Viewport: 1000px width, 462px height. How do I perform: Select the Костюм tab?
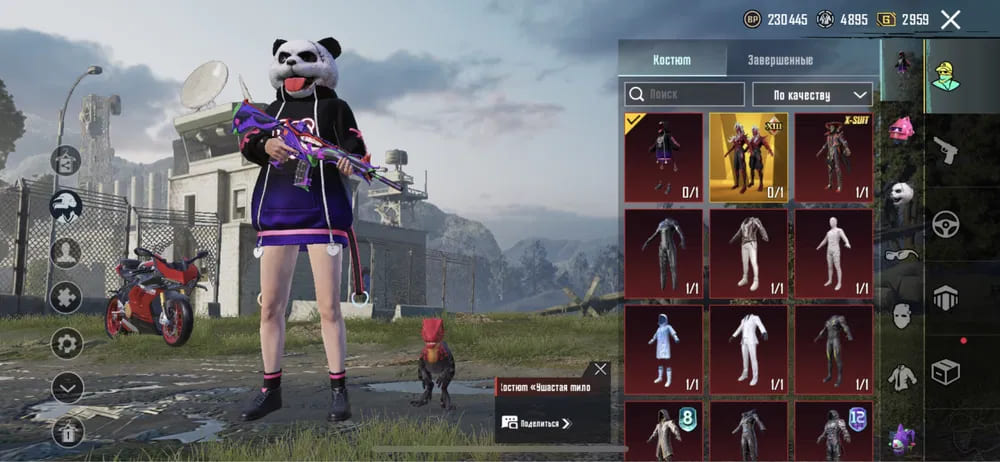[x=672, y=59]
